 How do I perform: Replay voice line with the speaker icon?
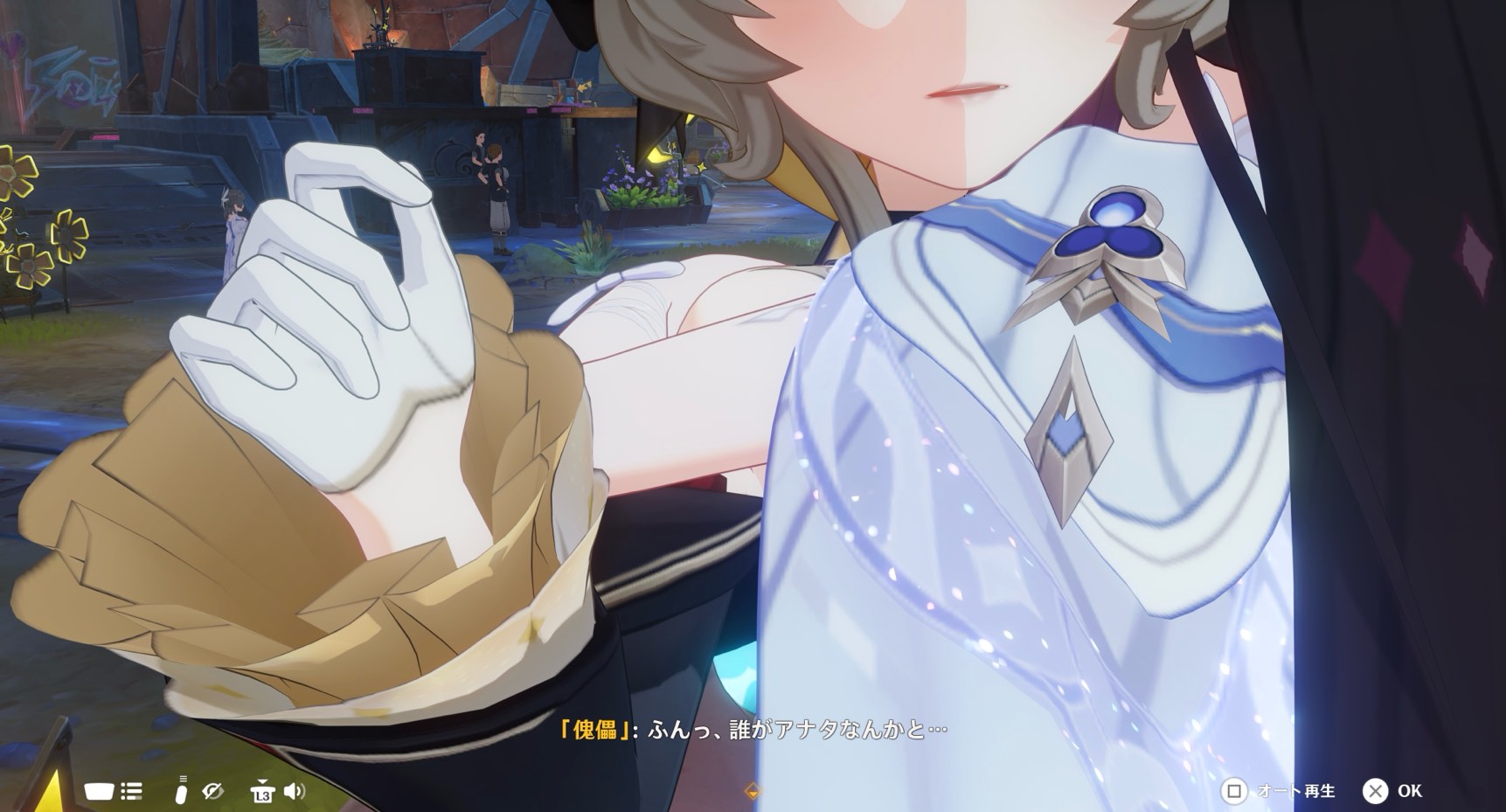pos(295,792)
